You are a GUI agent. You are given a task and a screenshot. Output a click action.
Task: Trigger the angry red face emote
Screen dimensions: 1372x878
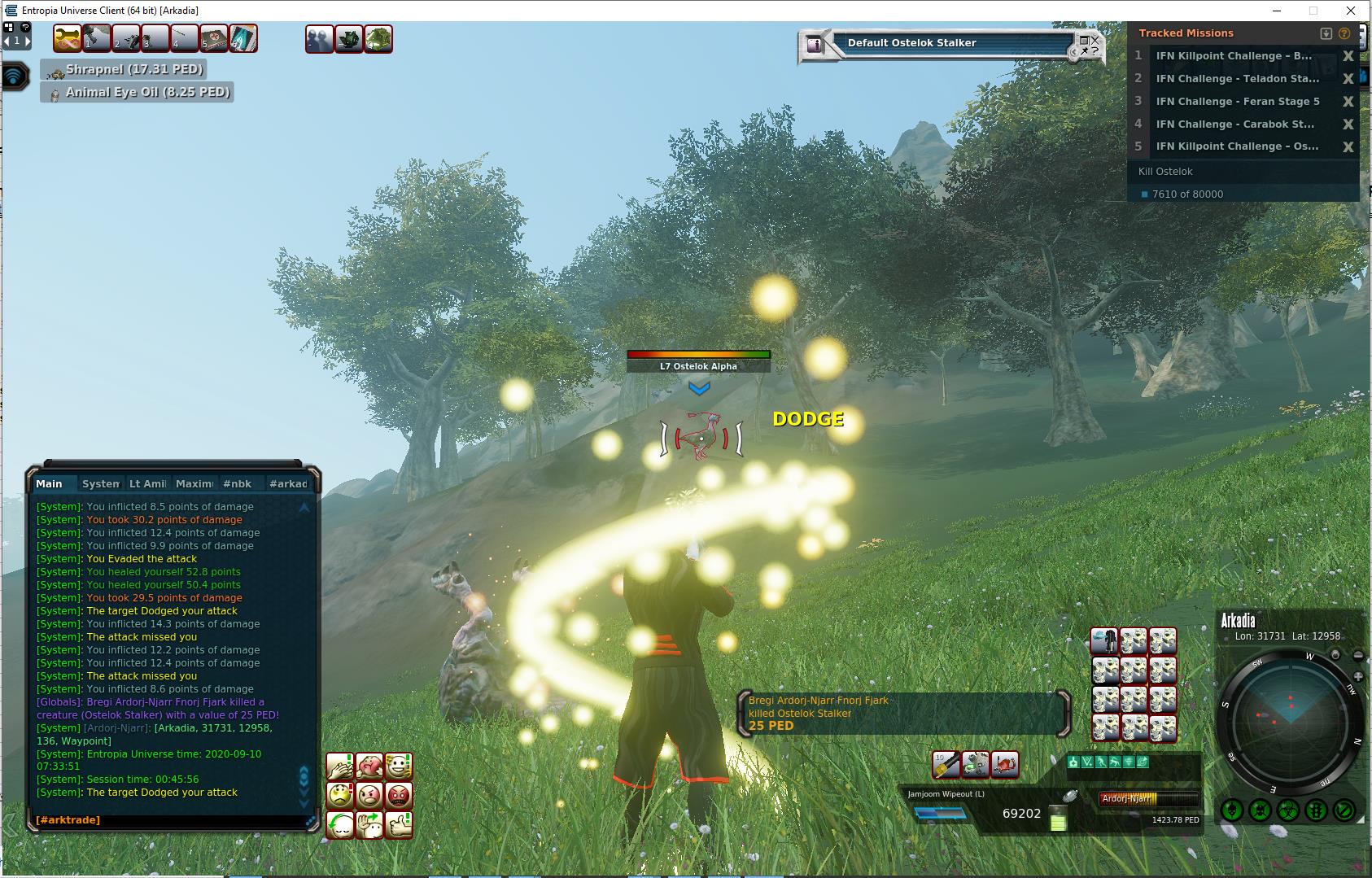[x=399, y=795]
